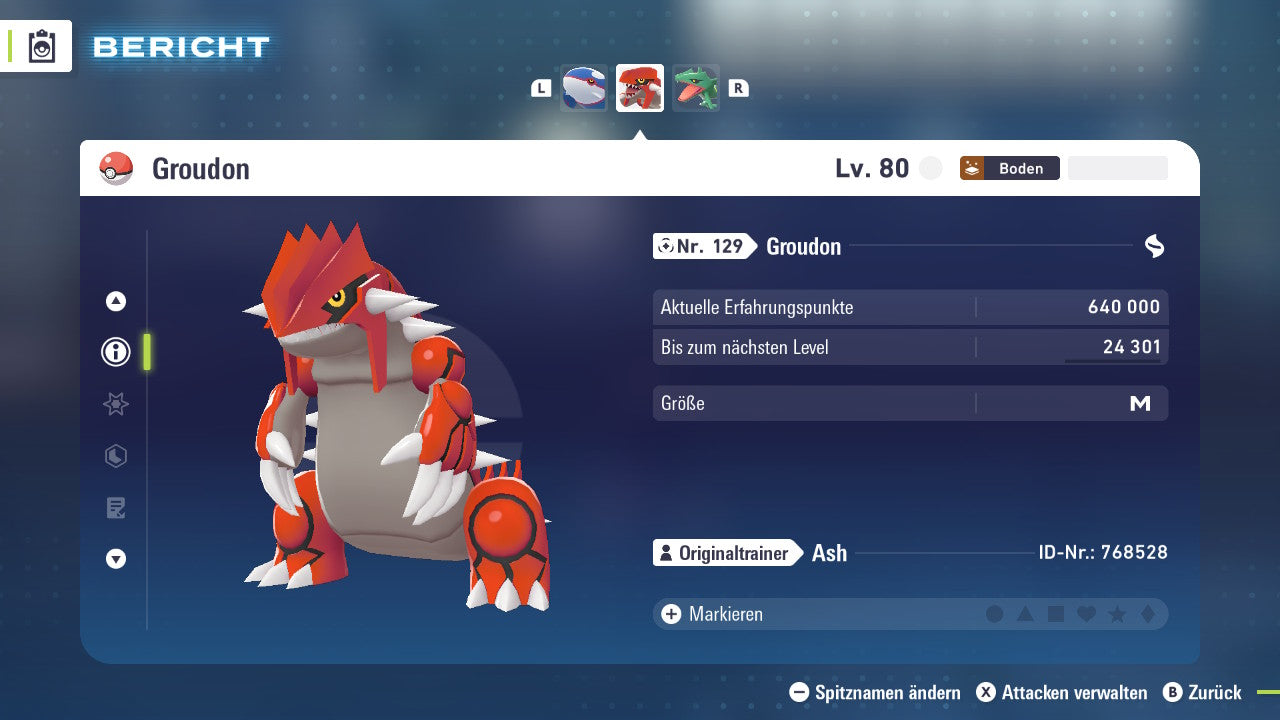Toggle the circle marking for Groudon
Viewport: 1280px width, 720px height.
pyautogui.click(x=995, y=614)
